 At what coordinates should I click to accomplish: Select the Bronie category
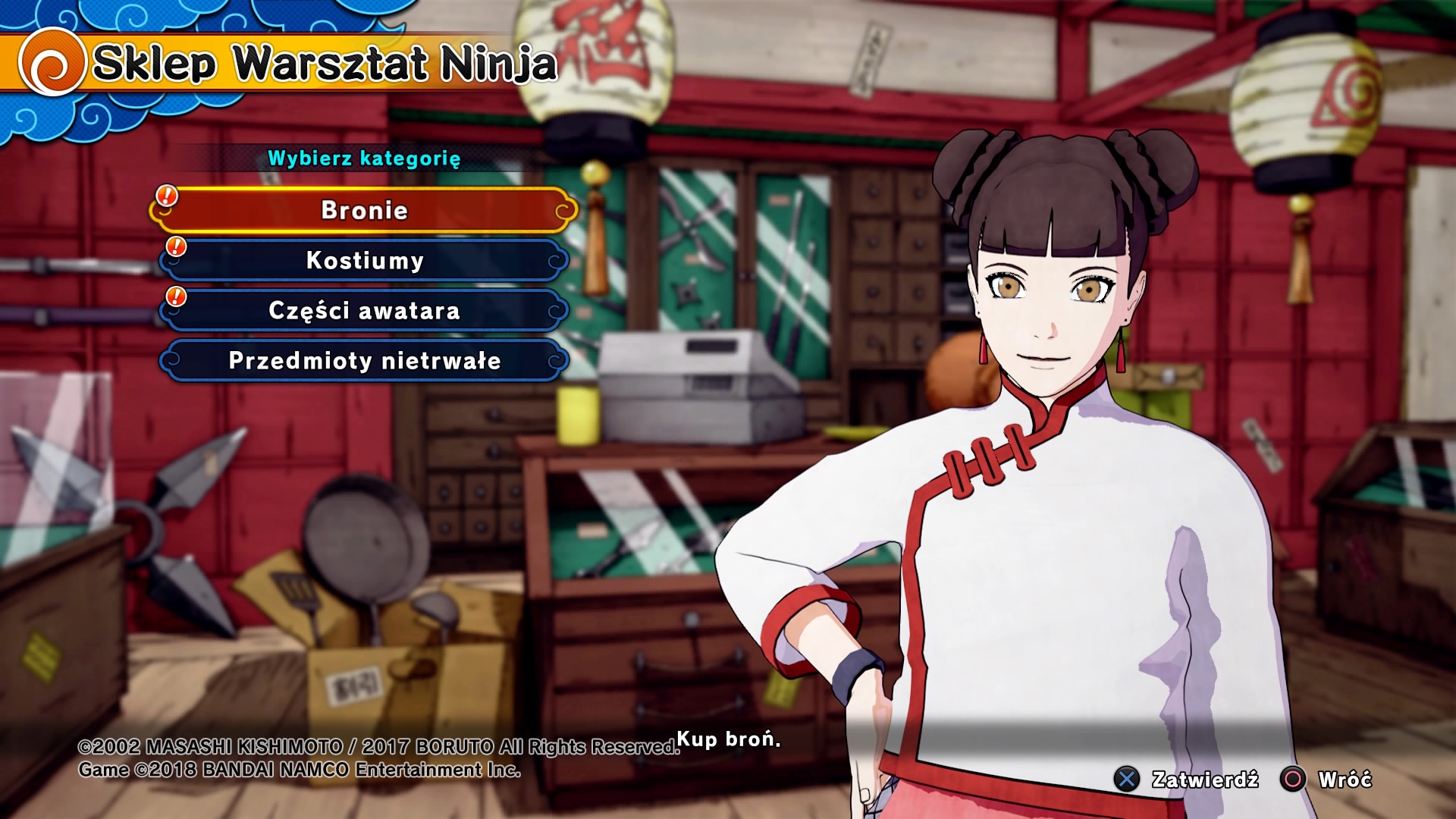point(364,210)
